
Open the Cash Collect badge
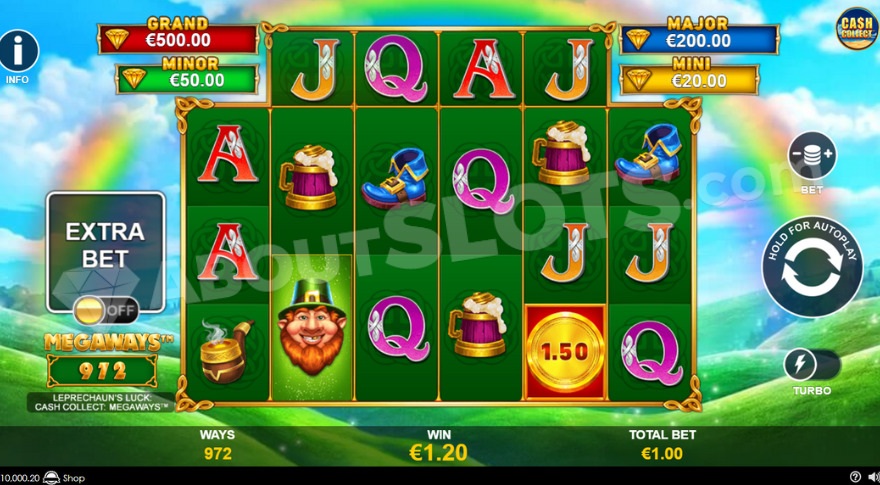856,28
